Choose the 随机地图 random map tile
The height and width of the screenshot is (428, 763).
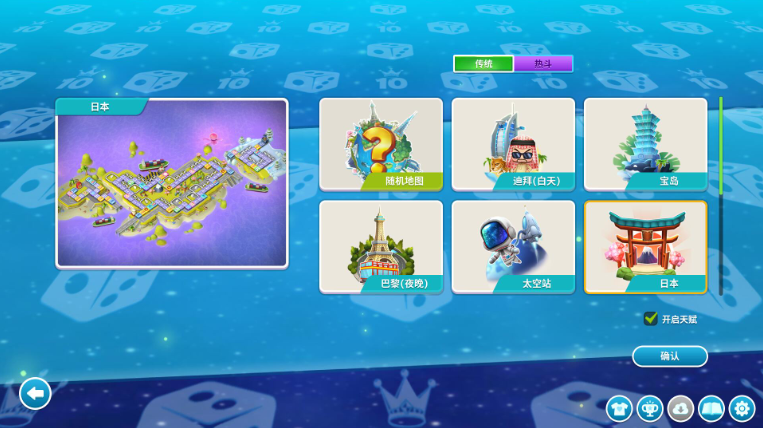tap(381, 144)
